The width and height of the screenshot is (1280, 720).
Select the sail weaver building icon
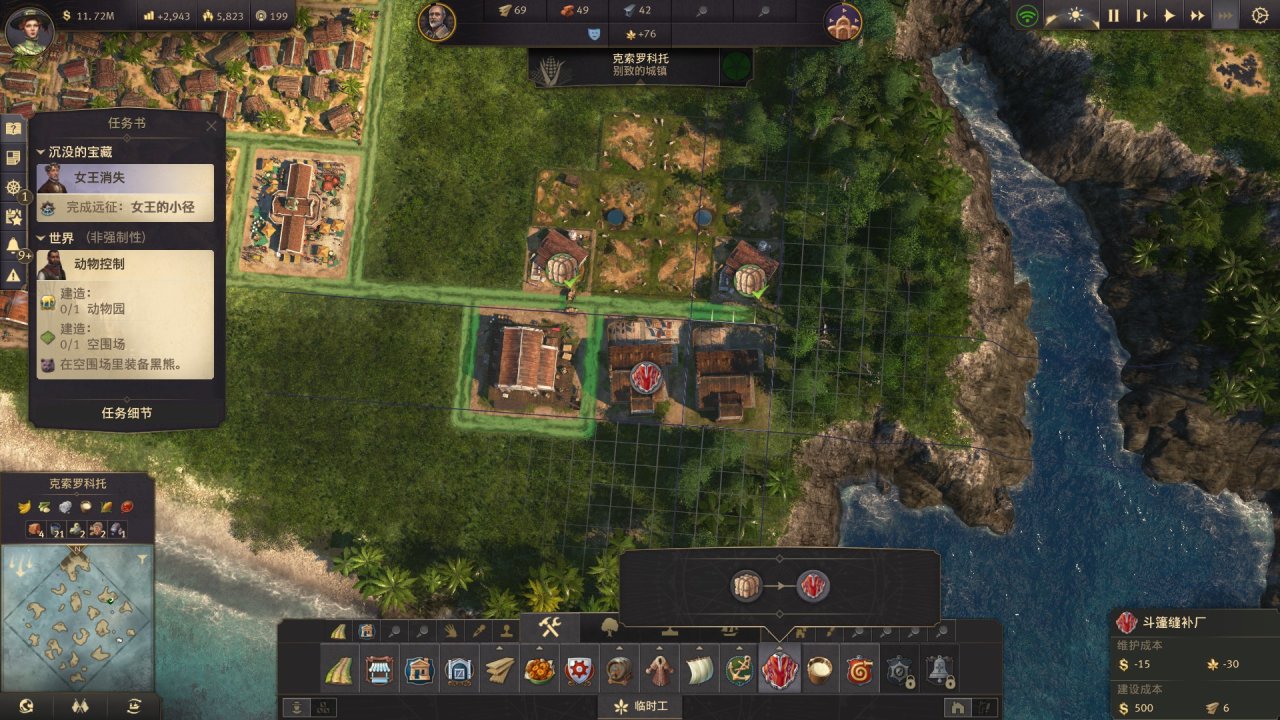pyautogui.click(x=699, y=670)
